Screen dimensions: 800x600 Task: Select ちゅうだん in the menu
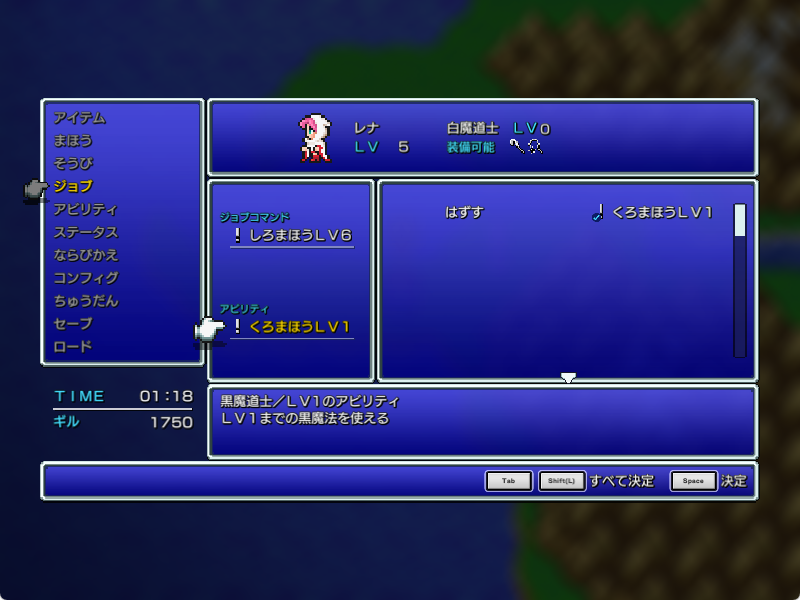coord(85,301)
